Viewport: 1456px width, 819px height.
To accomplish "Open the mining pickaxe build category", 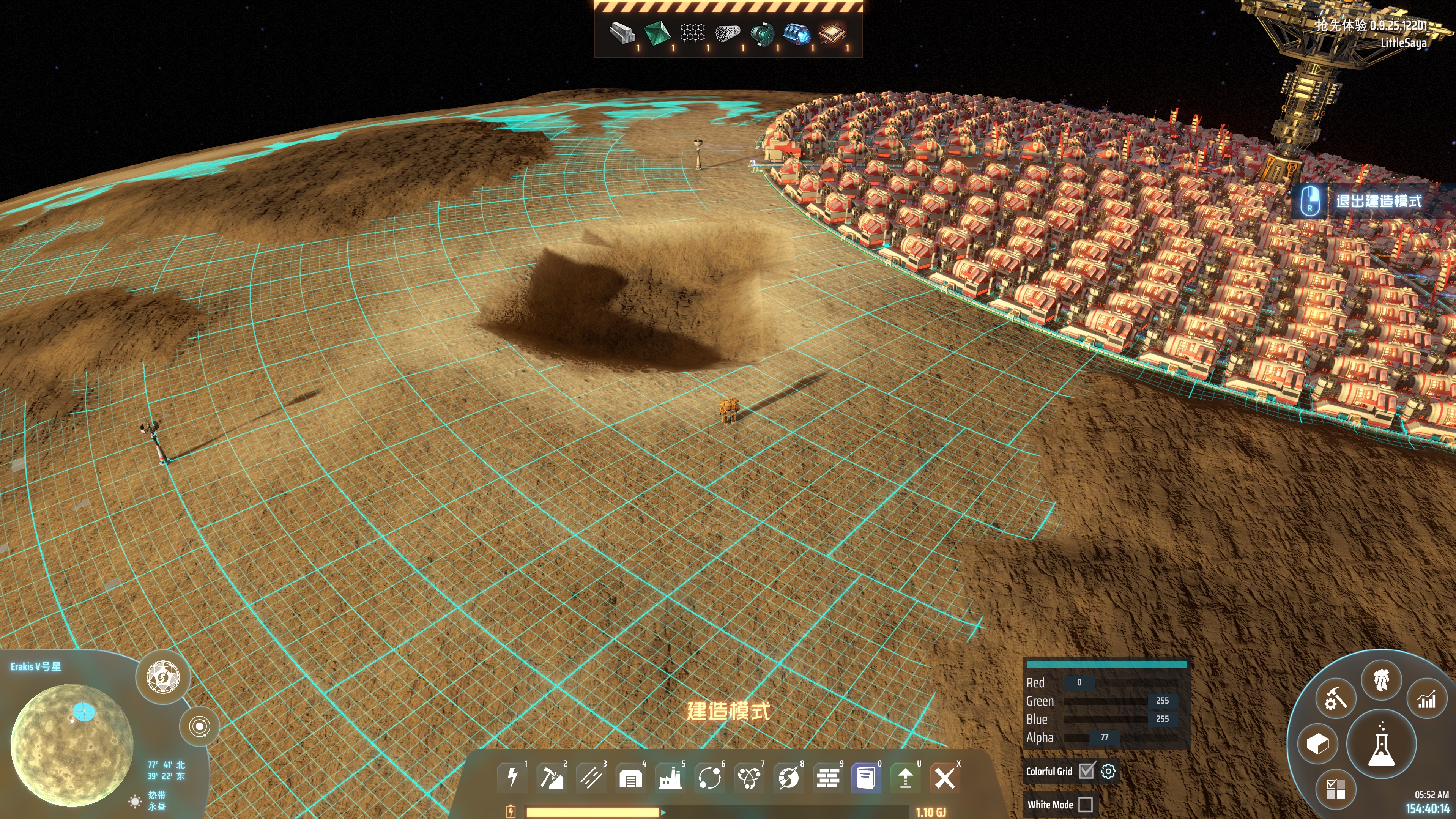I will click(552, 777).
